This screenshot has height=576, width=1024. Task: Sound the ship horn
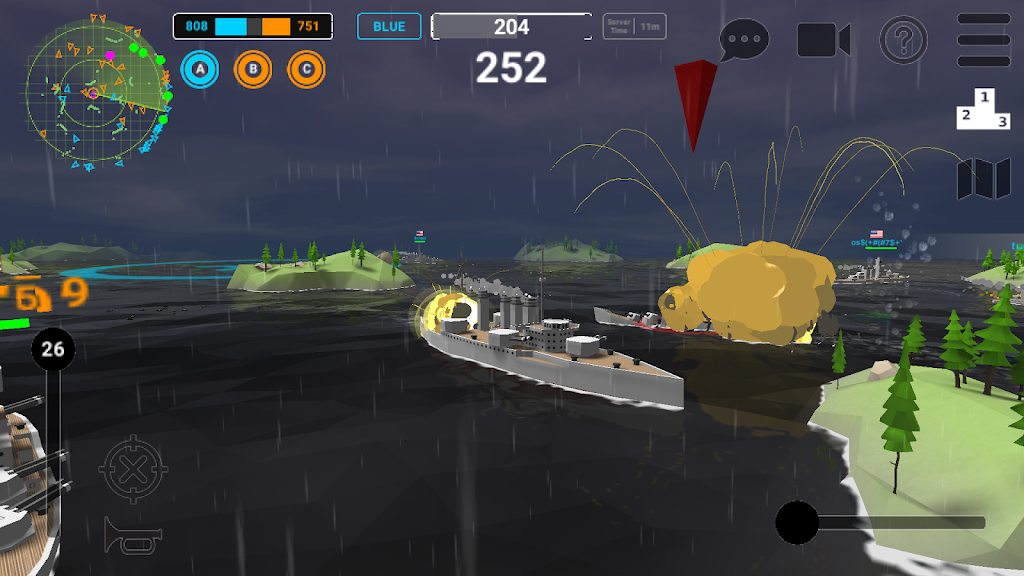[132, 535]
